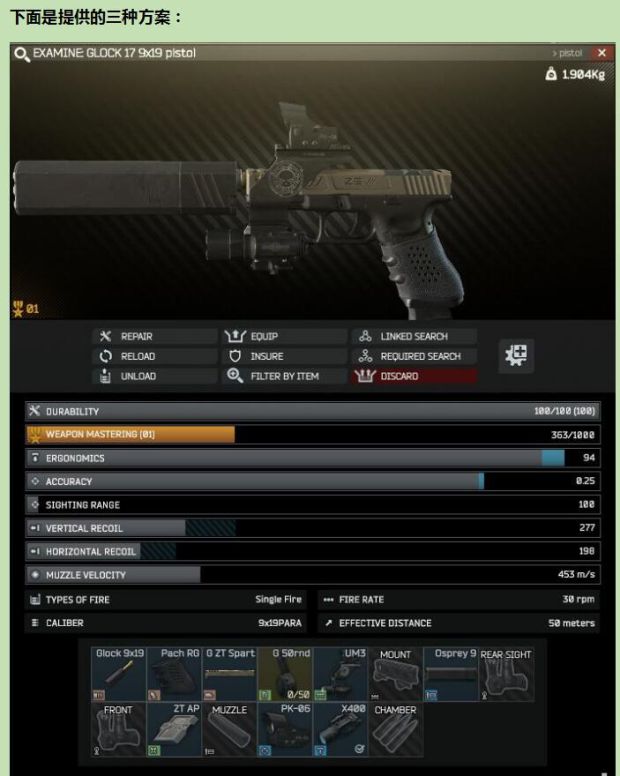Open Linked Search for this pistol
Image resolution: width=620 pixels, height=776 pixels.
click(413, 337)
